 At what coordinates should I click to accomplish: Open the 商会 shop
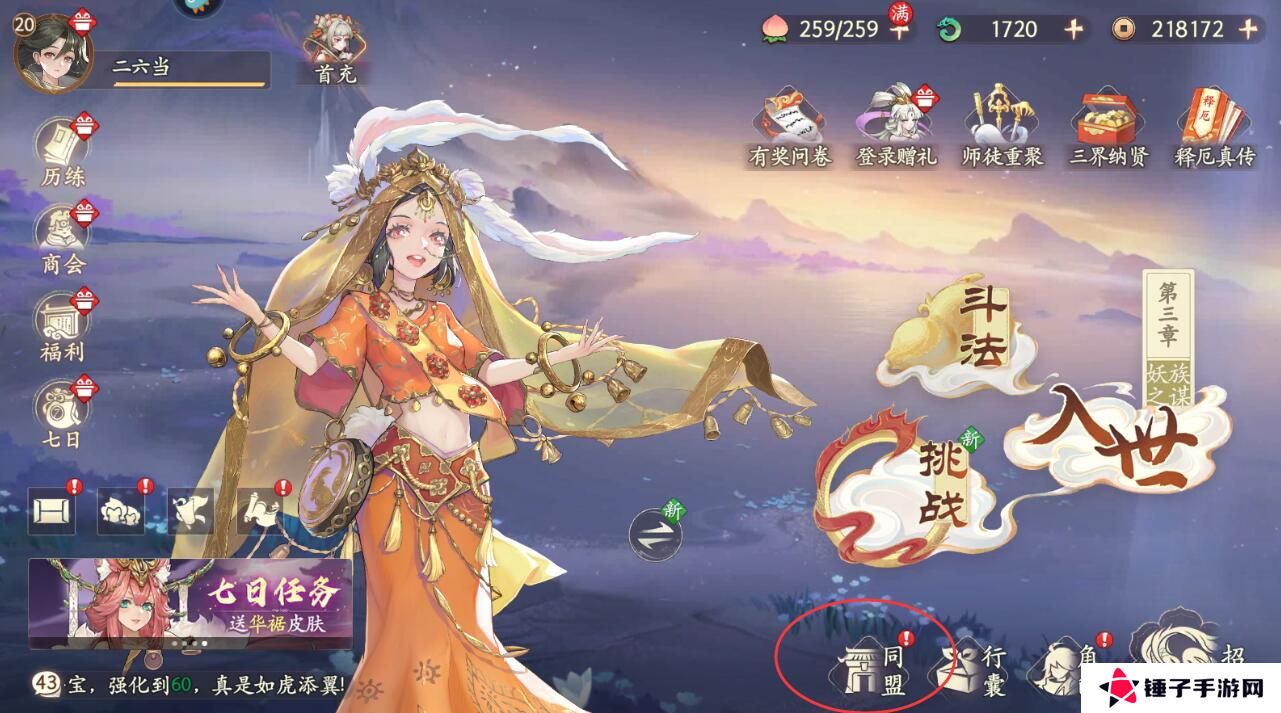(x=63, y=240)
